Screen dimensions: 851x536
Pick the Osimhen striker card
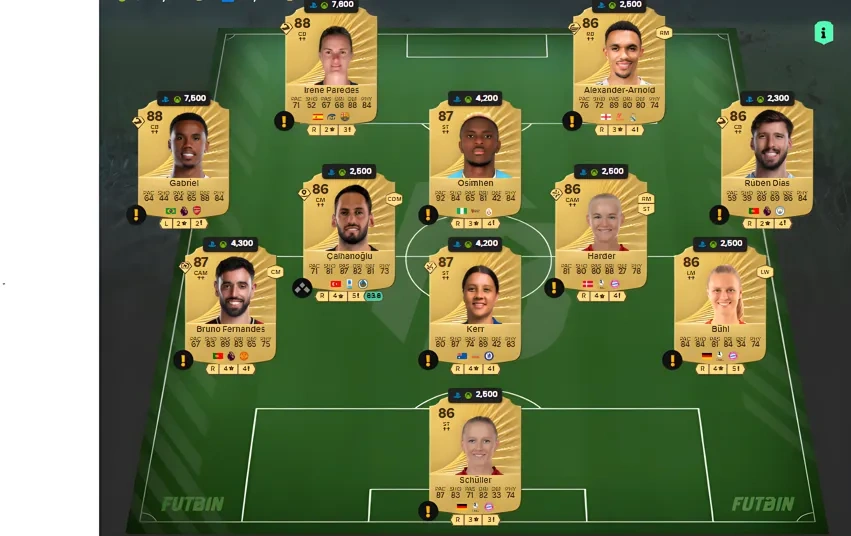[x=475, y=157]
